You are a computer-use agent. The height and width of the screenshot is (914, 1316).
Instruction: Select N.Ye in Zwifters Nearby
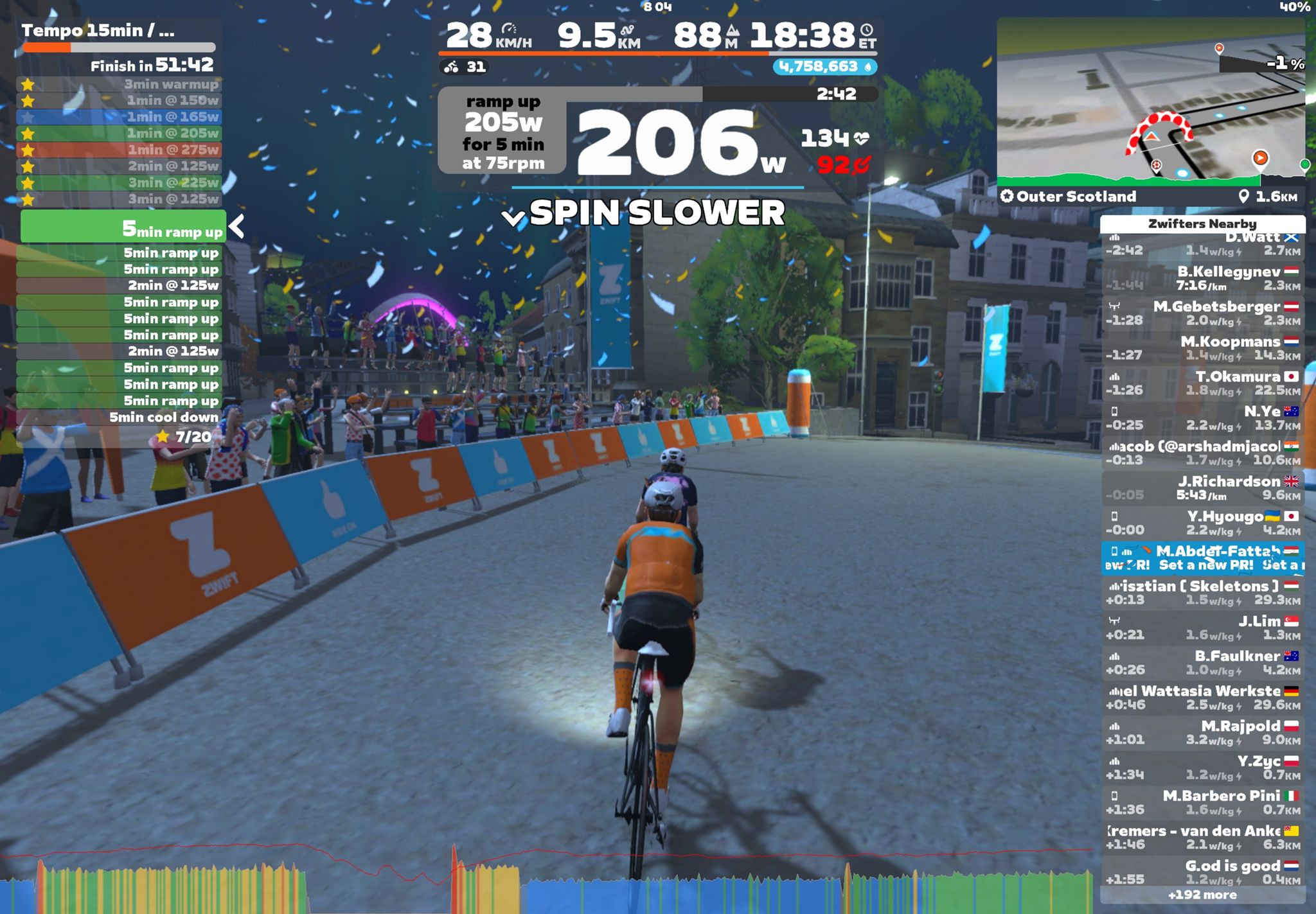point(1202,417)
